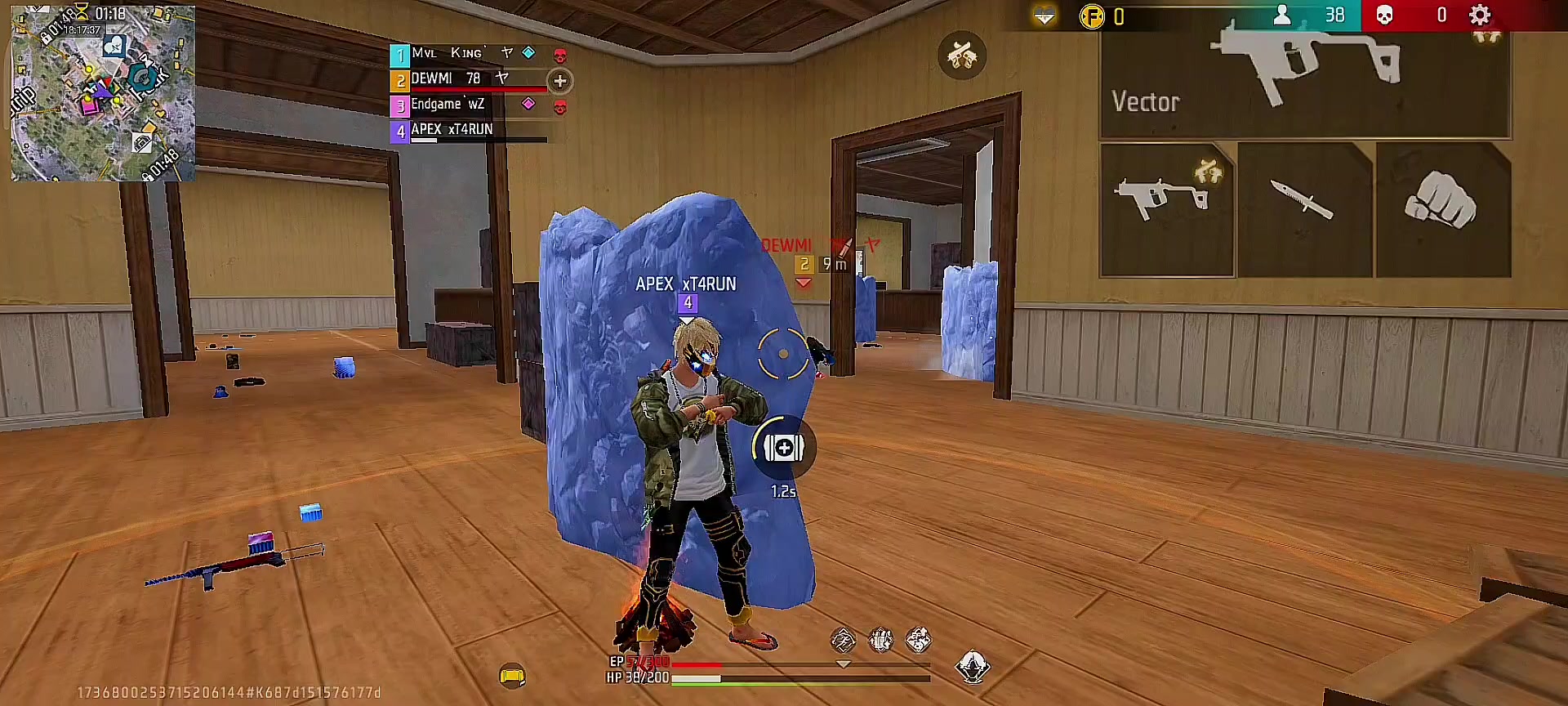Image resolution: width=1568 pixels, height=706 pixels.
Task: Activate the diamond-shaped character skill icon
Action: click(972, 668)
